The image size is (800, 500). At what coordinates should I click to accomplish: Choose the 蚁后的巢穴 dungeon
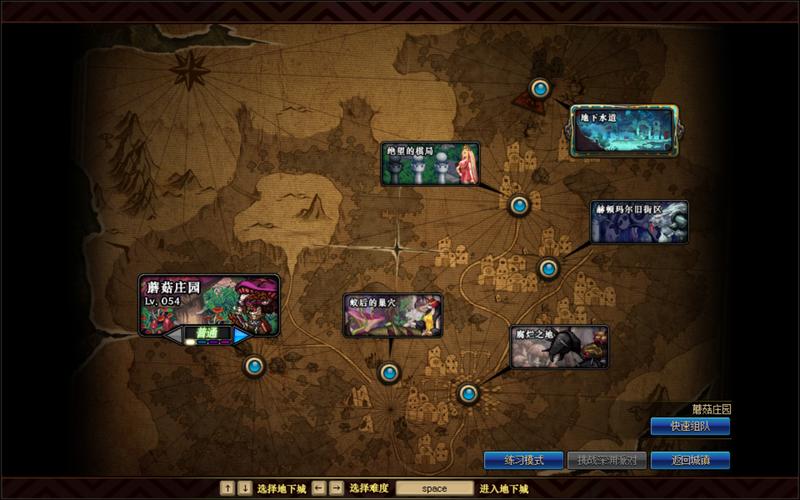[392, 314]
